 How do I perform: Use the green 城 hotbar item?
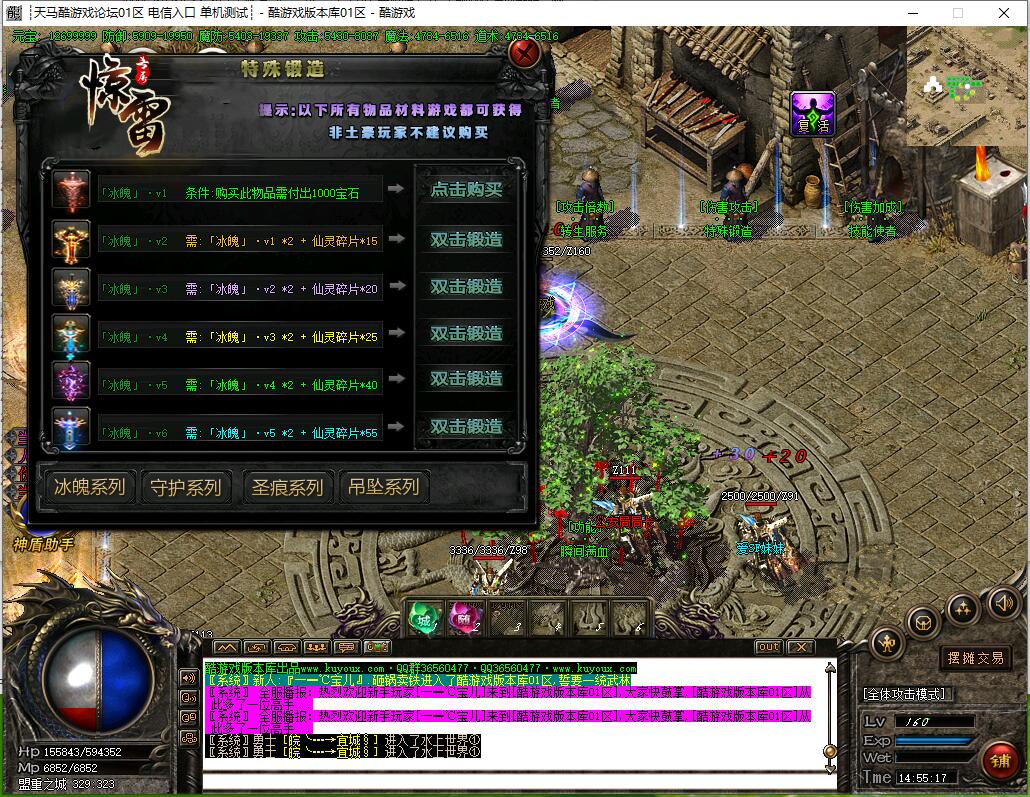424,618
